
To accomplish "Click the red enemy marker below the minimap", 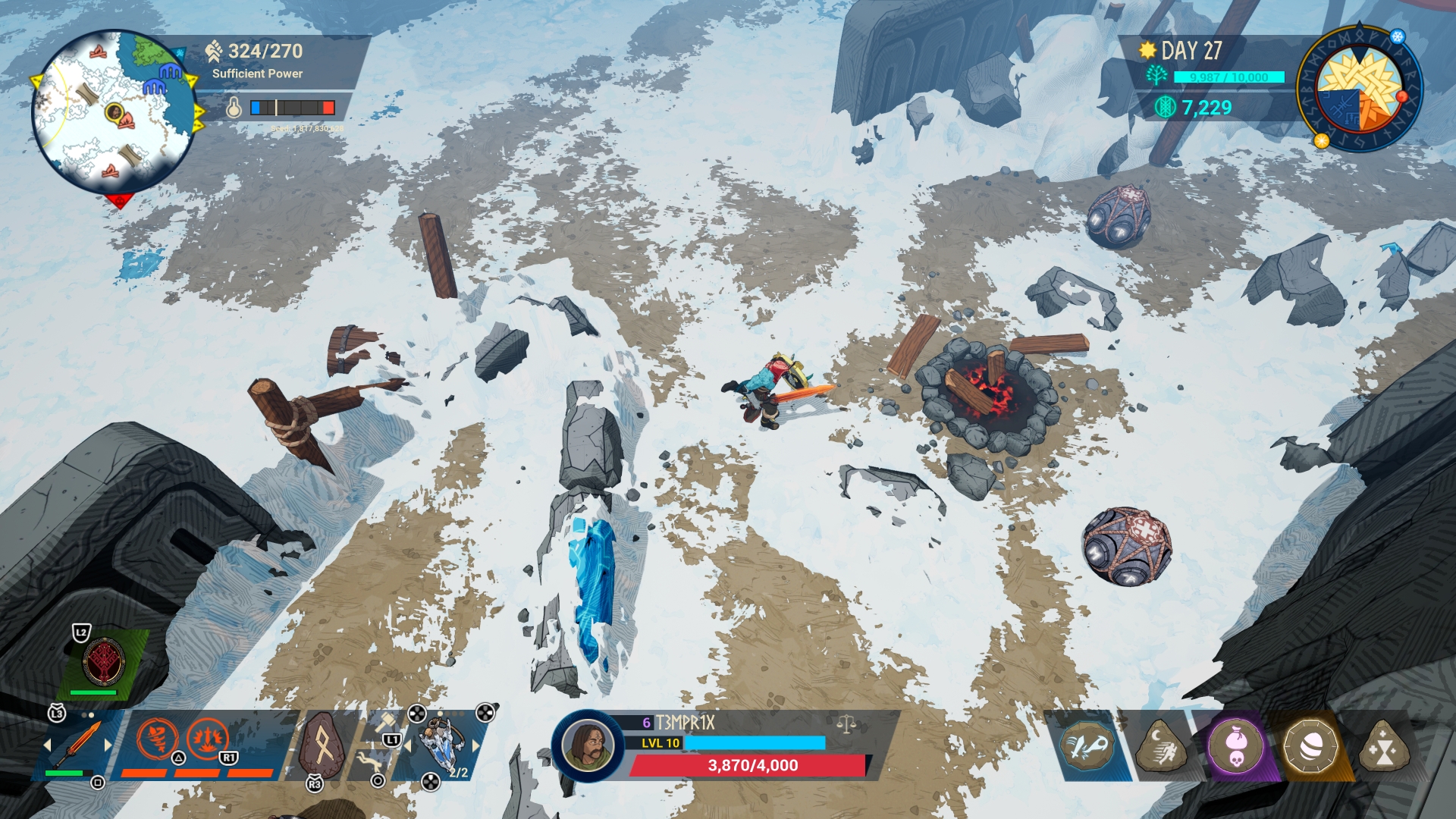I will (119, 201).
